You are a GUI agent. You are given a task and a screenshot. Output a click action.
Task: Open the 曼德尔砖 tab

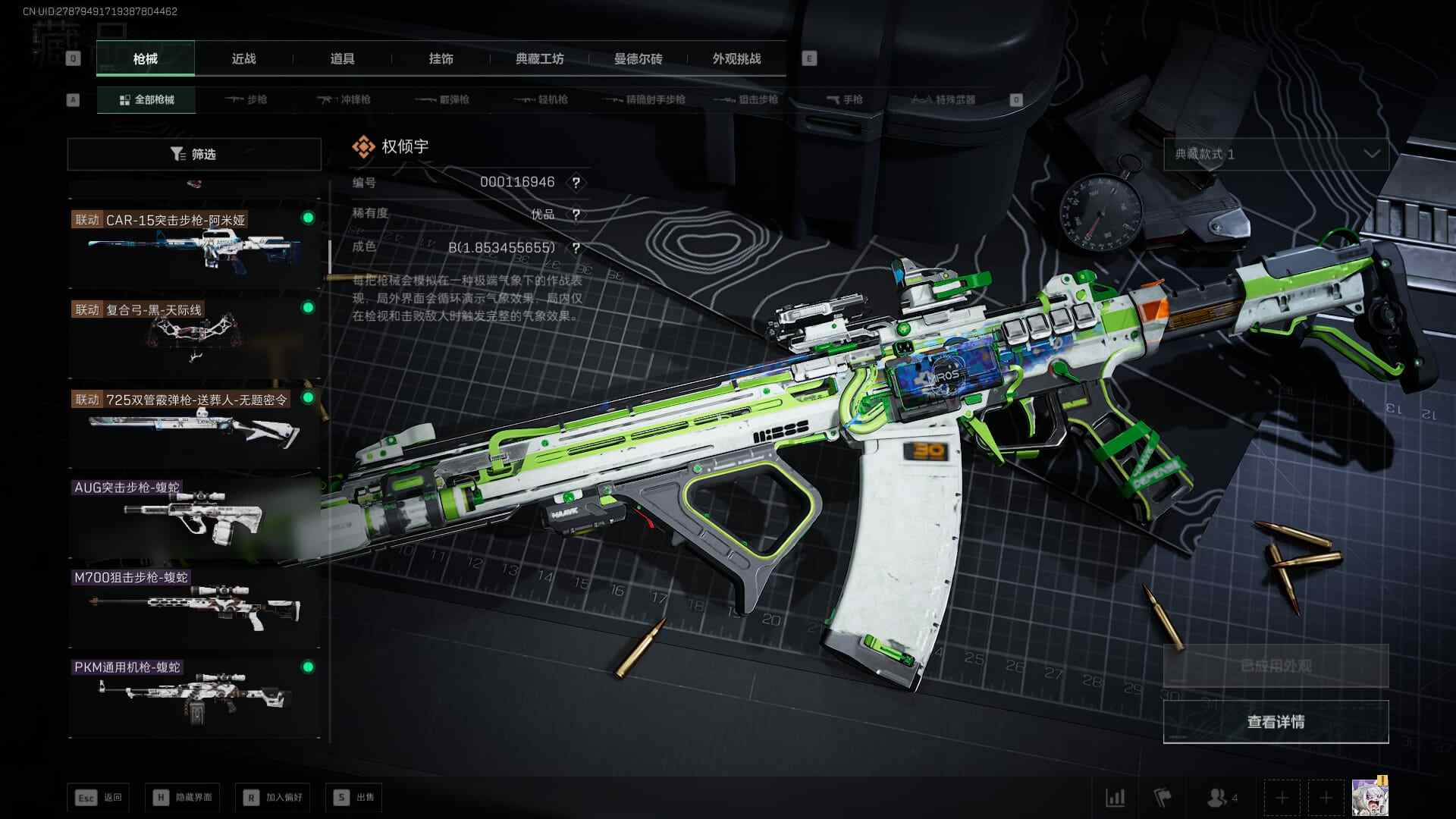coord(638,58)
